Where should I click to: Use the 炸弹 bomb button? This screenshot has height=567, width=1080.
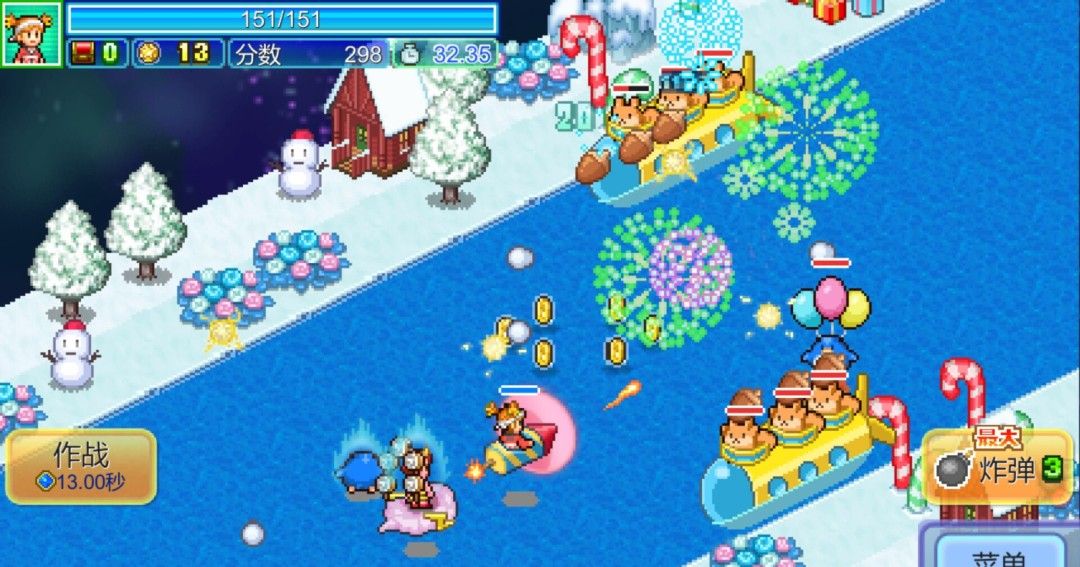click(997, 468)
